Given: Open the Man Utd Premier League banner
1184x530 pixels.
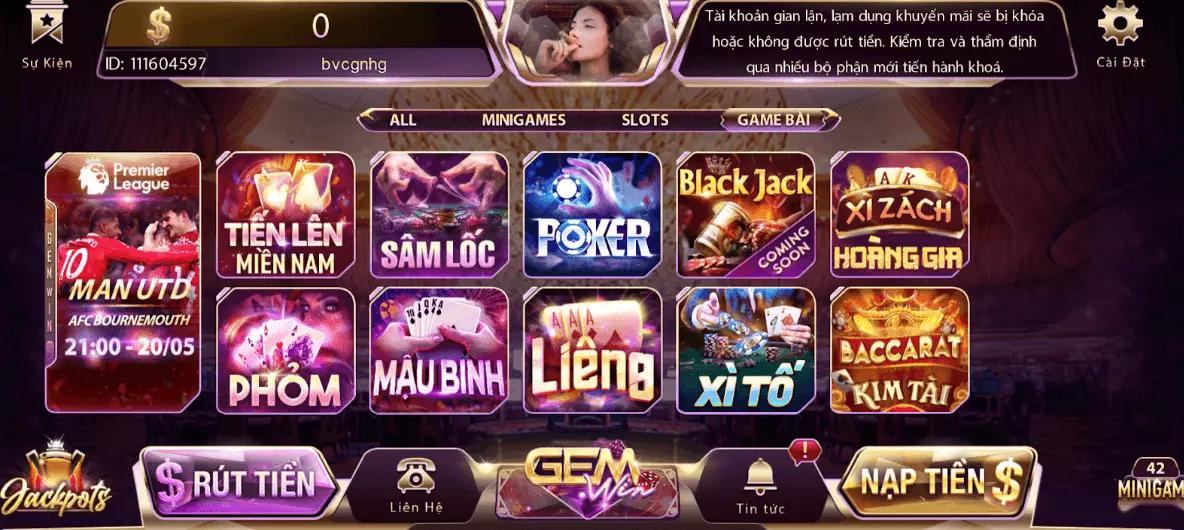Looking at the screenshot, I should click(123, 282).
